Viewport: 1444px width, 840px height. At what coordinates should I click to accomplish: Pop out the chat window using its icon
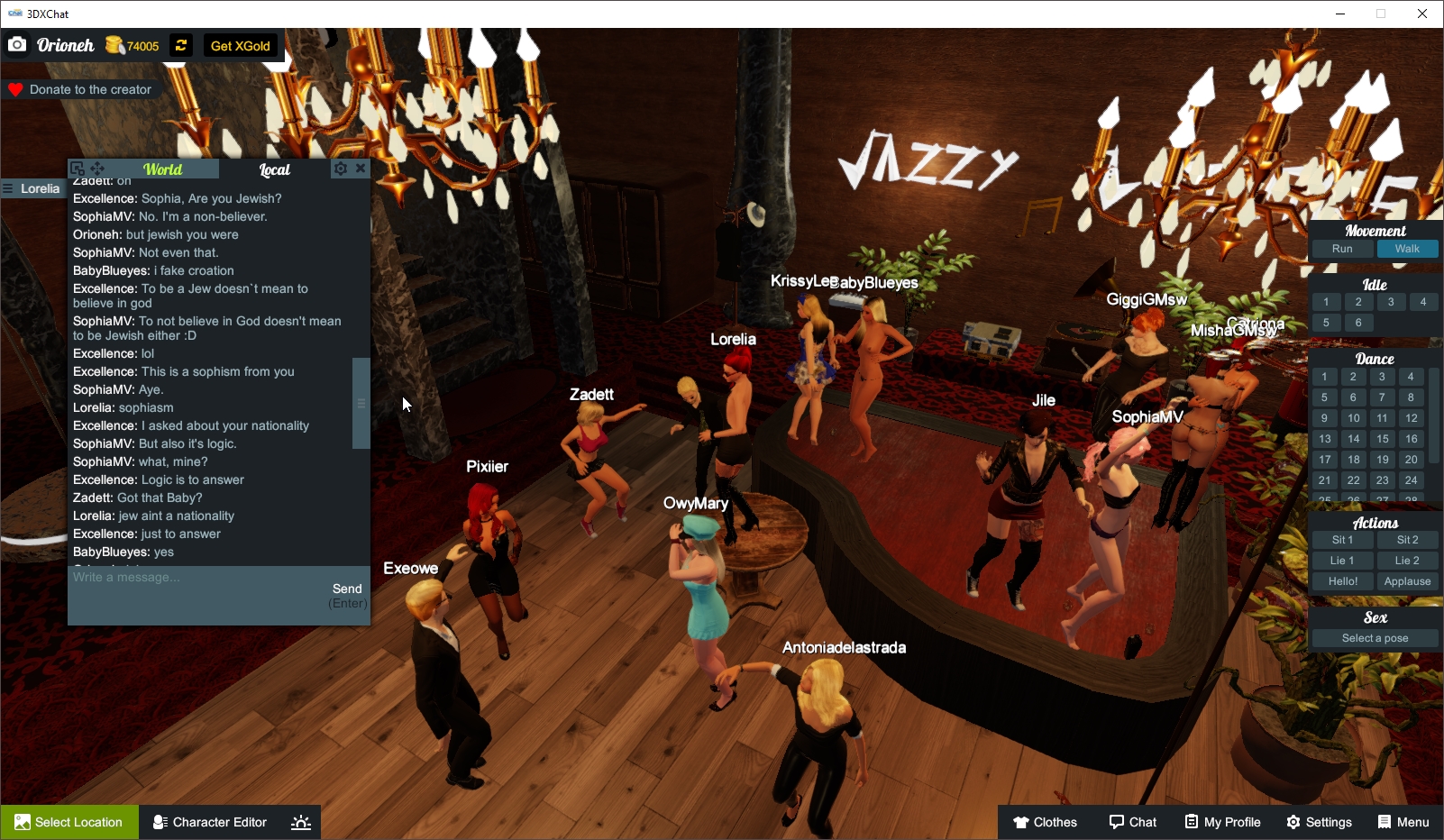pyautogui.click(x=78, y=168)
